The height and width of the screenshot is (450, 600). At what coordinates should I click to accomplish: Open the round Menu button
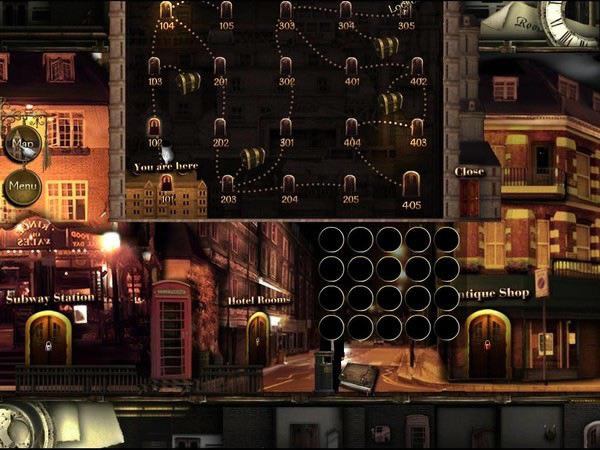click(x=23, y=186)
